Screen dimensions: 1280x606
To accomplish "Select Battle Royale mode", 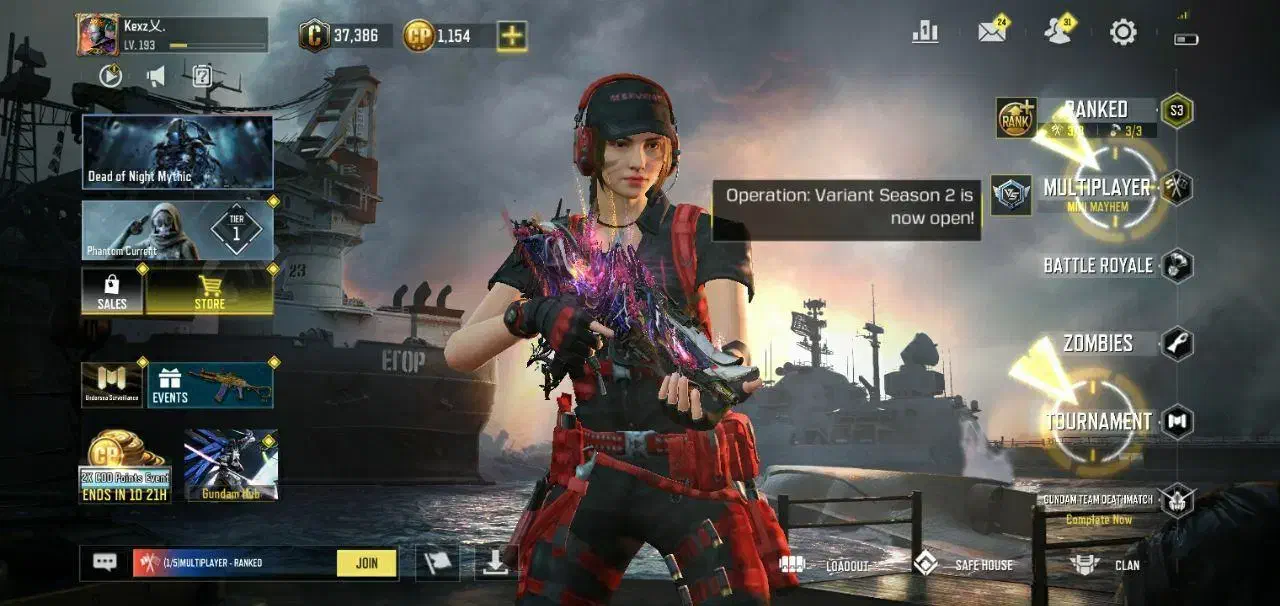I will click(x=1098, y=265).
